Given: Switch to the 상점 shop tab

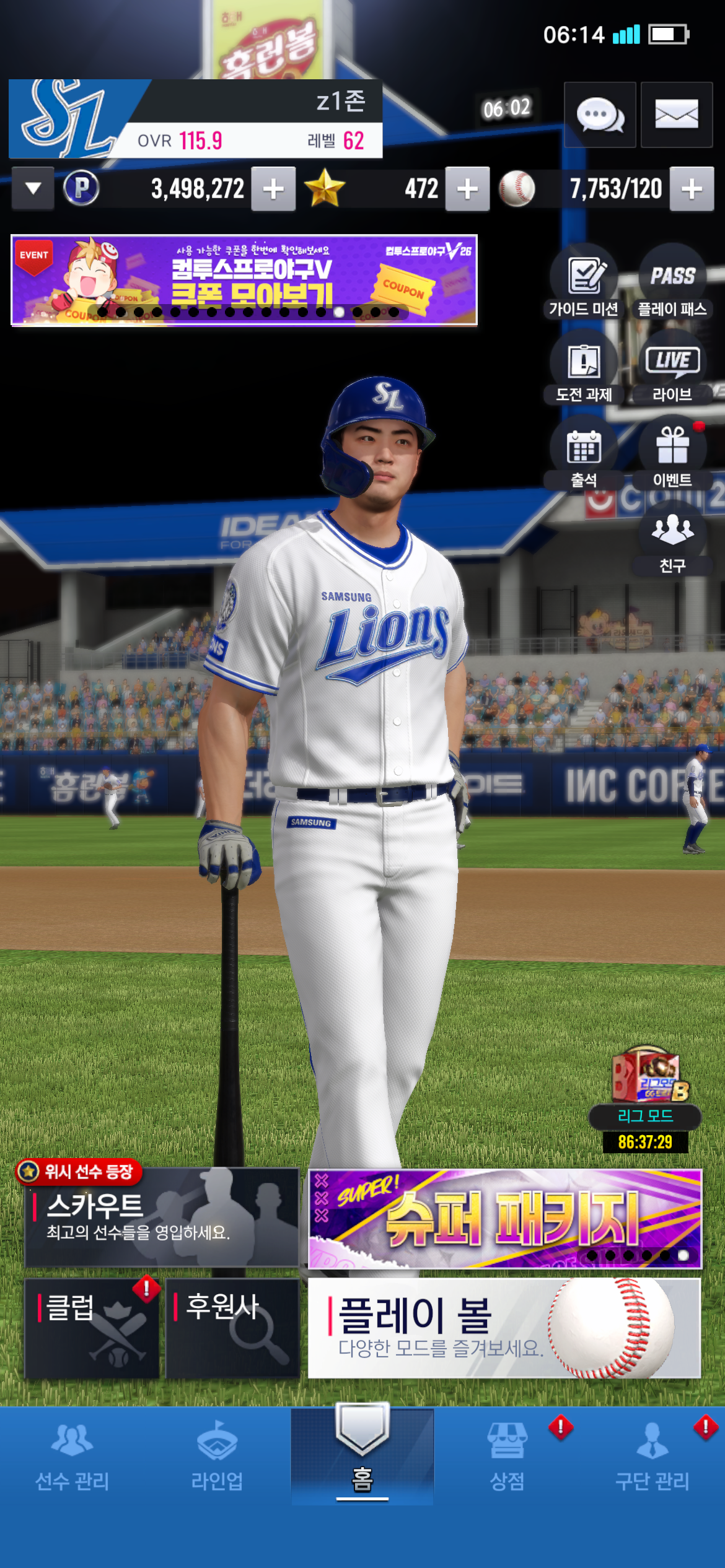Looking at the screenshot, I should click(x=507, y=1455).
